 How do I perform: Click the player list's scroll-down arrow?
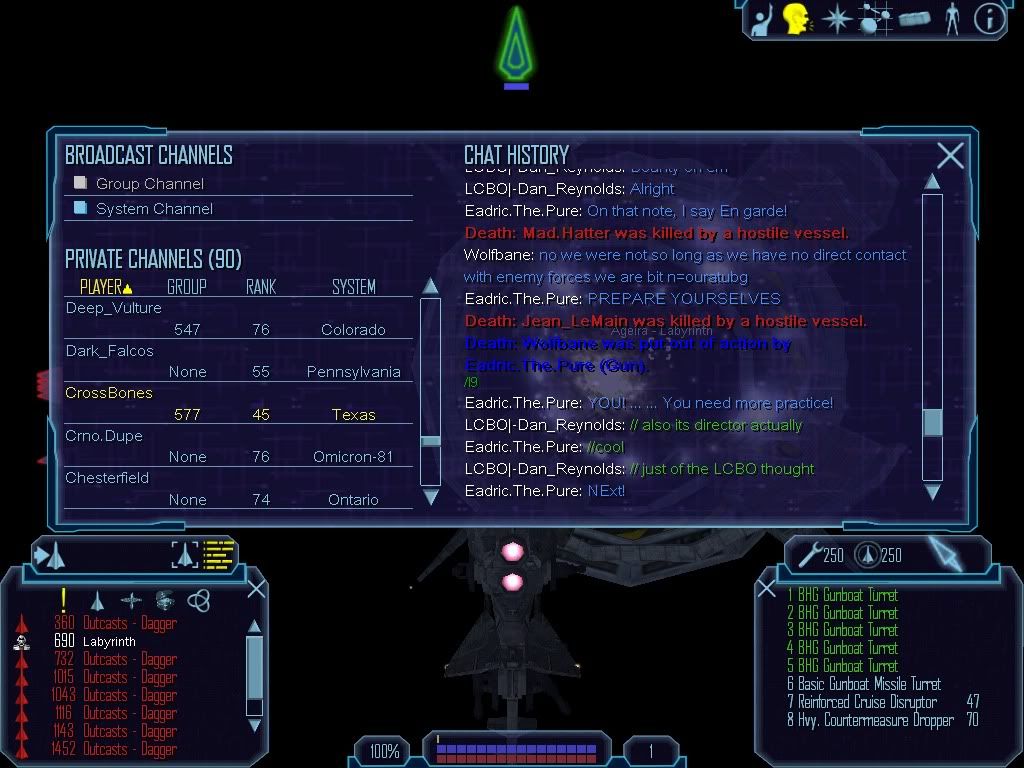431,495
